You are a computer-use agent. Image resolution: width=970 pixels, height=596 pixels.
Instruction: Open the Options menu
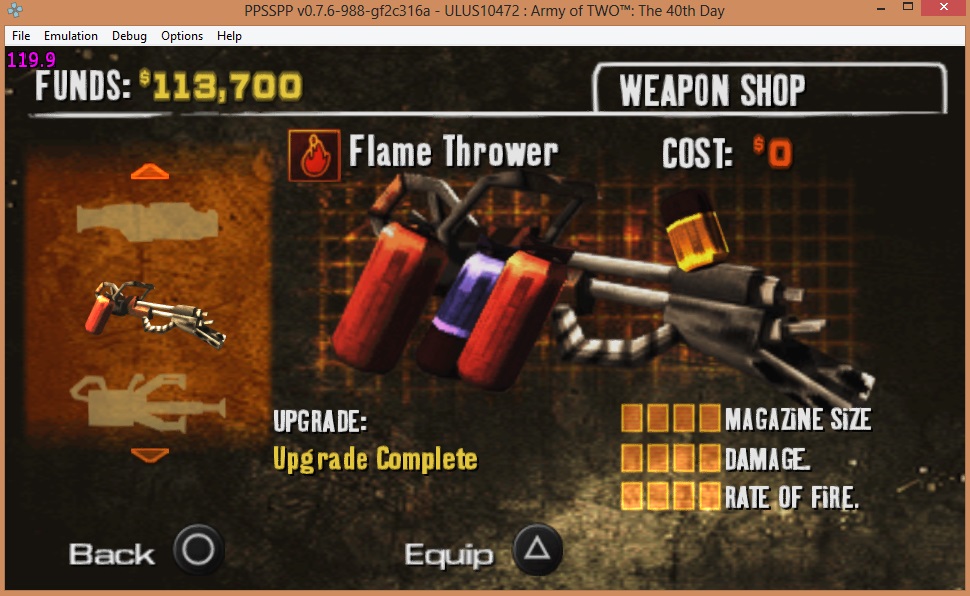click(x=182, y=36)
